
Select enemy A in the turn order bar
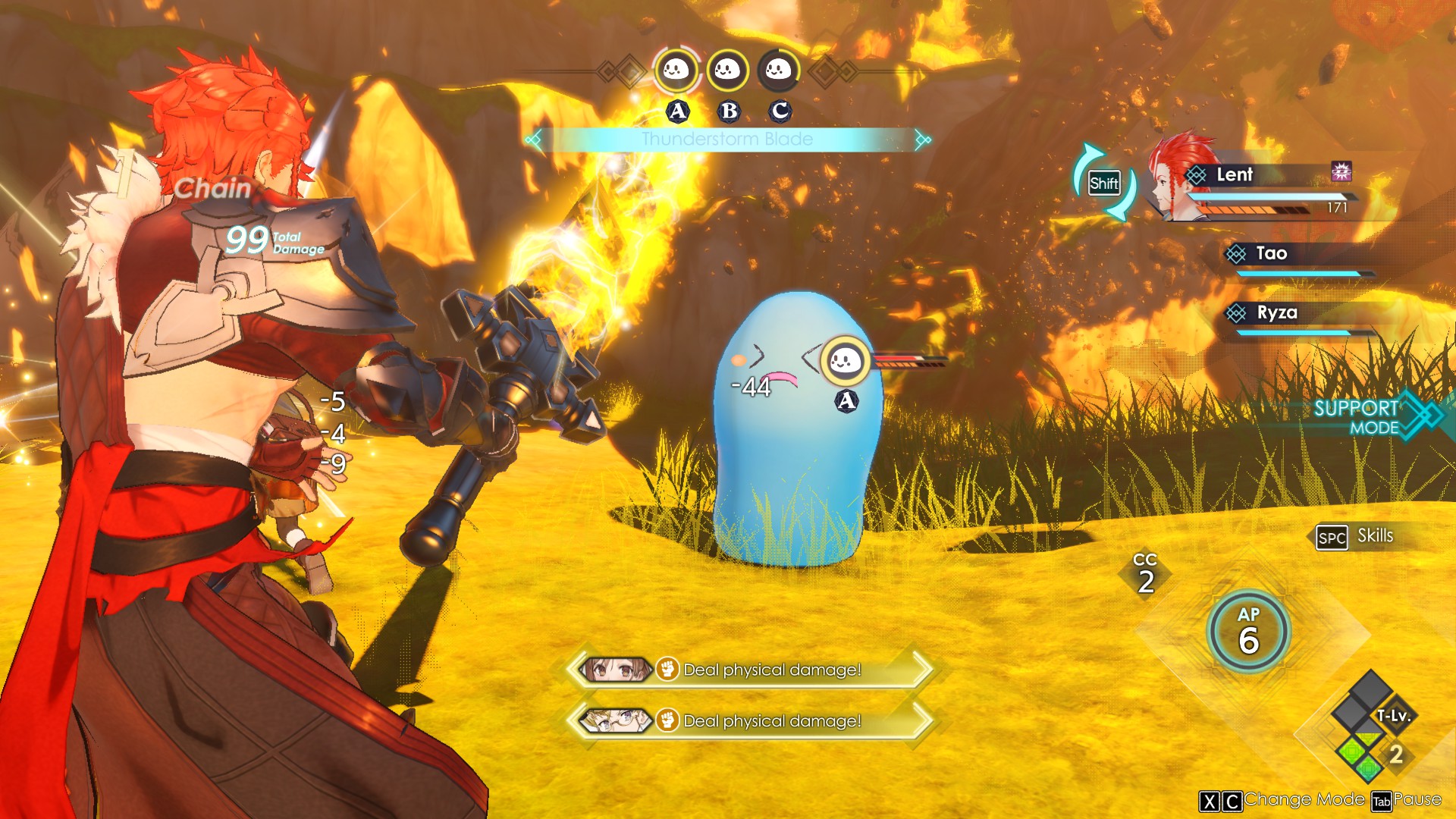point(676,71)
